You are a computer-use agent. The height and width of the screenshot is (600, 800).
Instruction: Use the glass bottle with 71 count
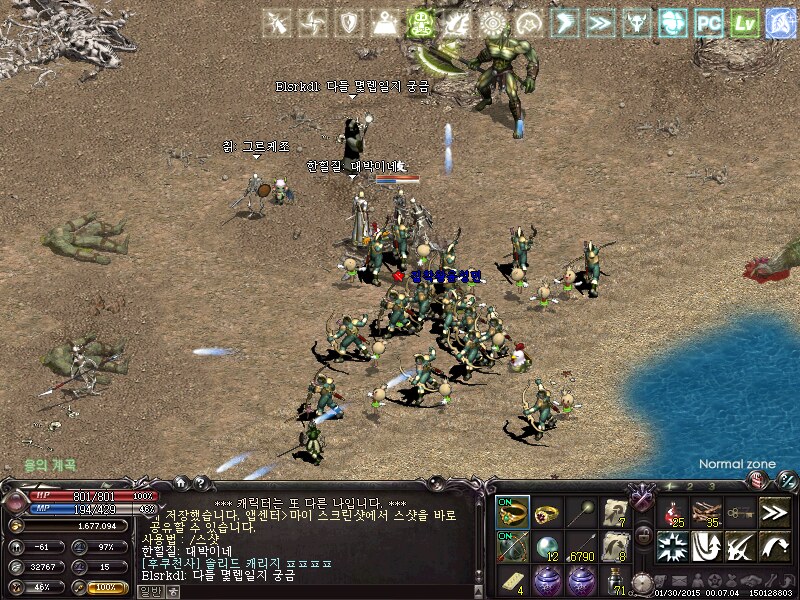[x=614, y=580]
